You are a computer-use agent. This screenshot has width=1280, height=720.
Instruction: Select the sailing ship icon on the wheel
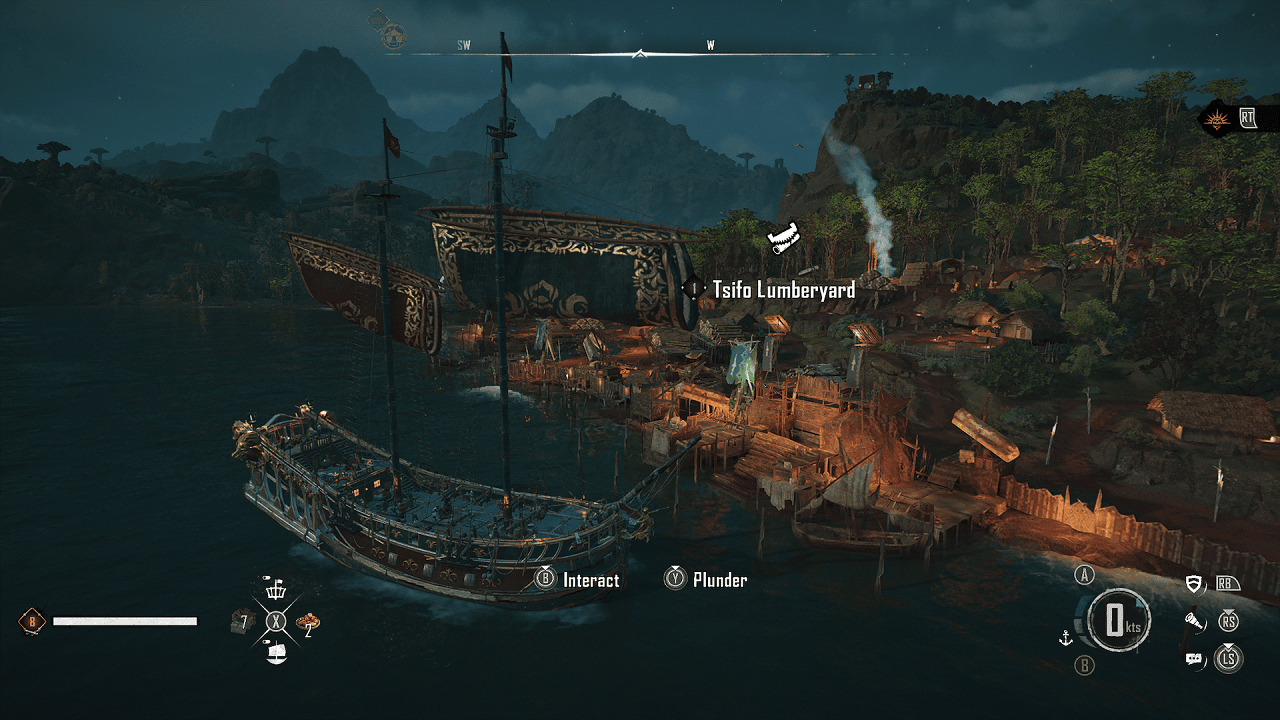click(276, 653)
